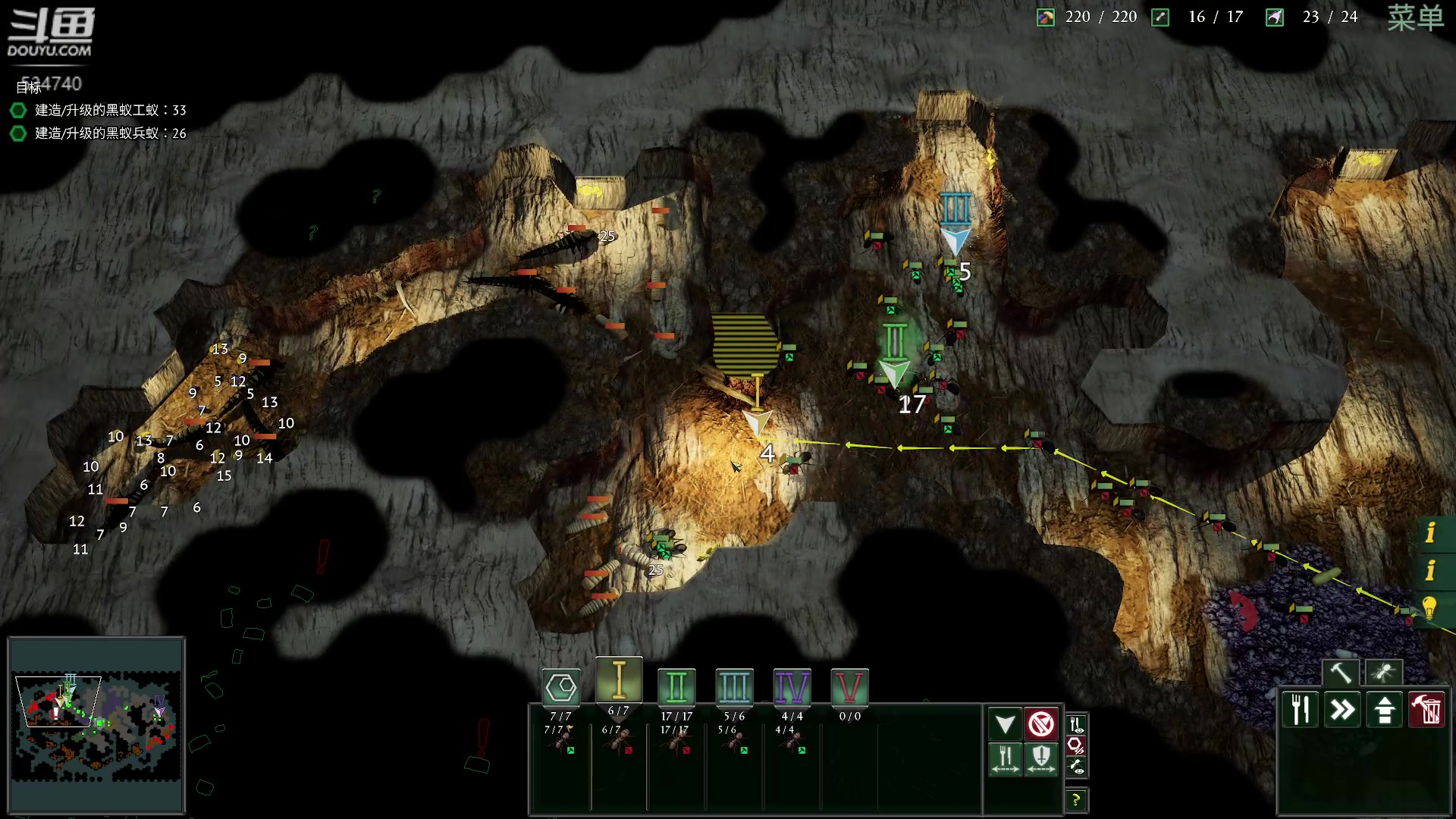The height and width of the screenshot is (819, 1456).
Task: Click the white down-arrow pheromone marker button
Action: tap(1006, 724)
